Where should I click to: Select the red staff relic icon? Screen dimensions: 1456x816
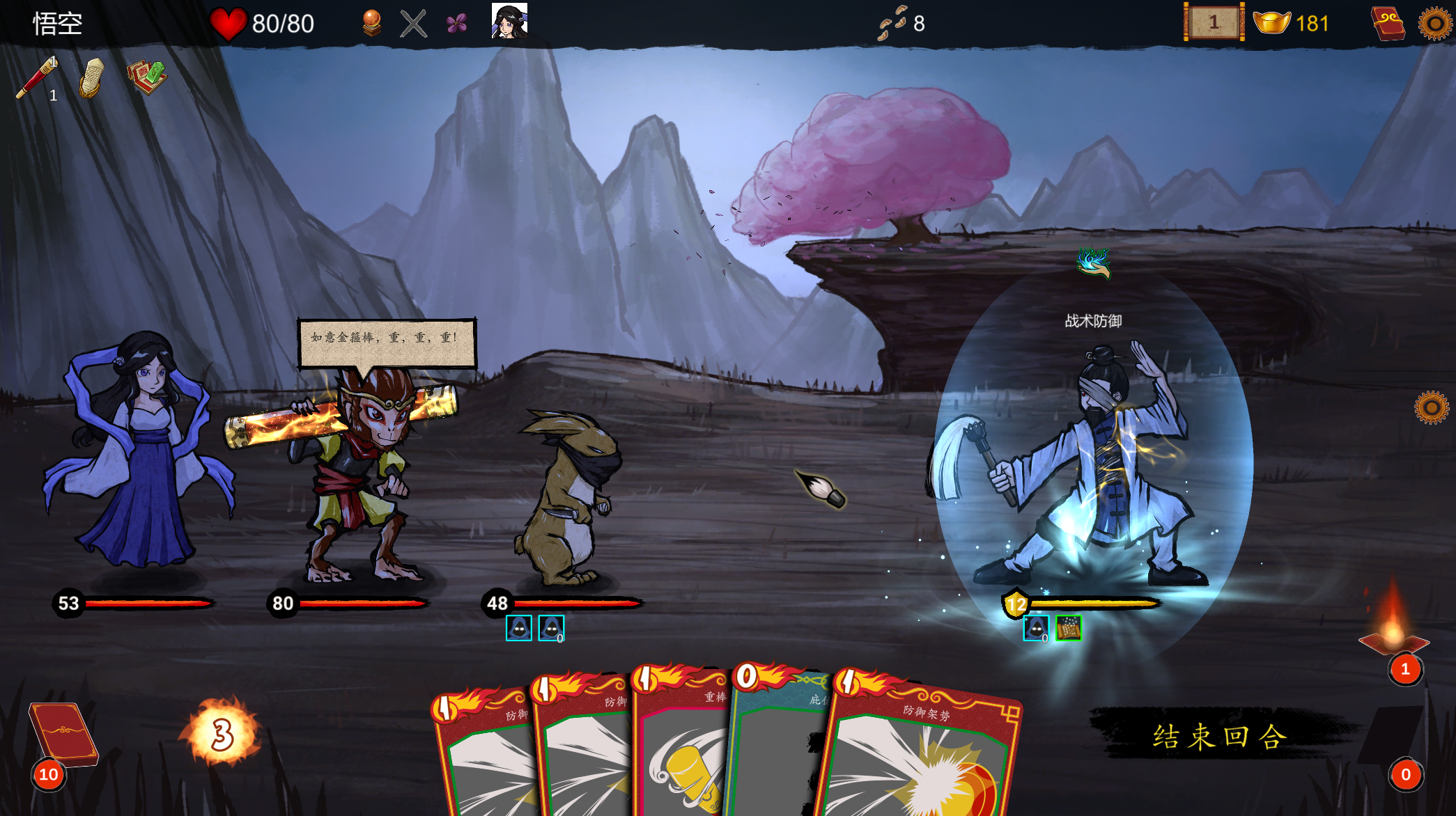coord(37,78)
